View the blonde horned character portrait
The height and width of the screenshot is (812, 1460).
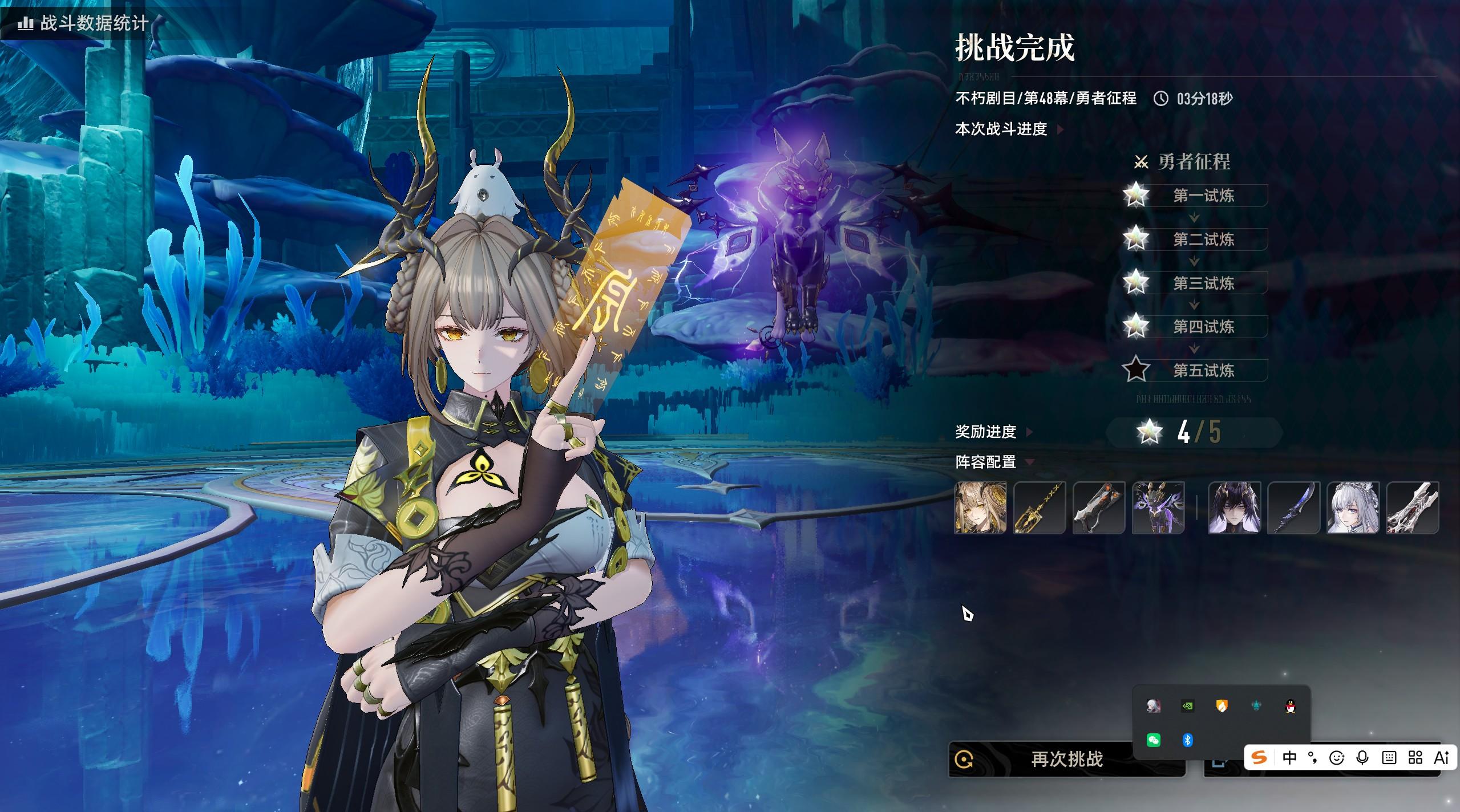pyautogui.click(x=980, y=507)
